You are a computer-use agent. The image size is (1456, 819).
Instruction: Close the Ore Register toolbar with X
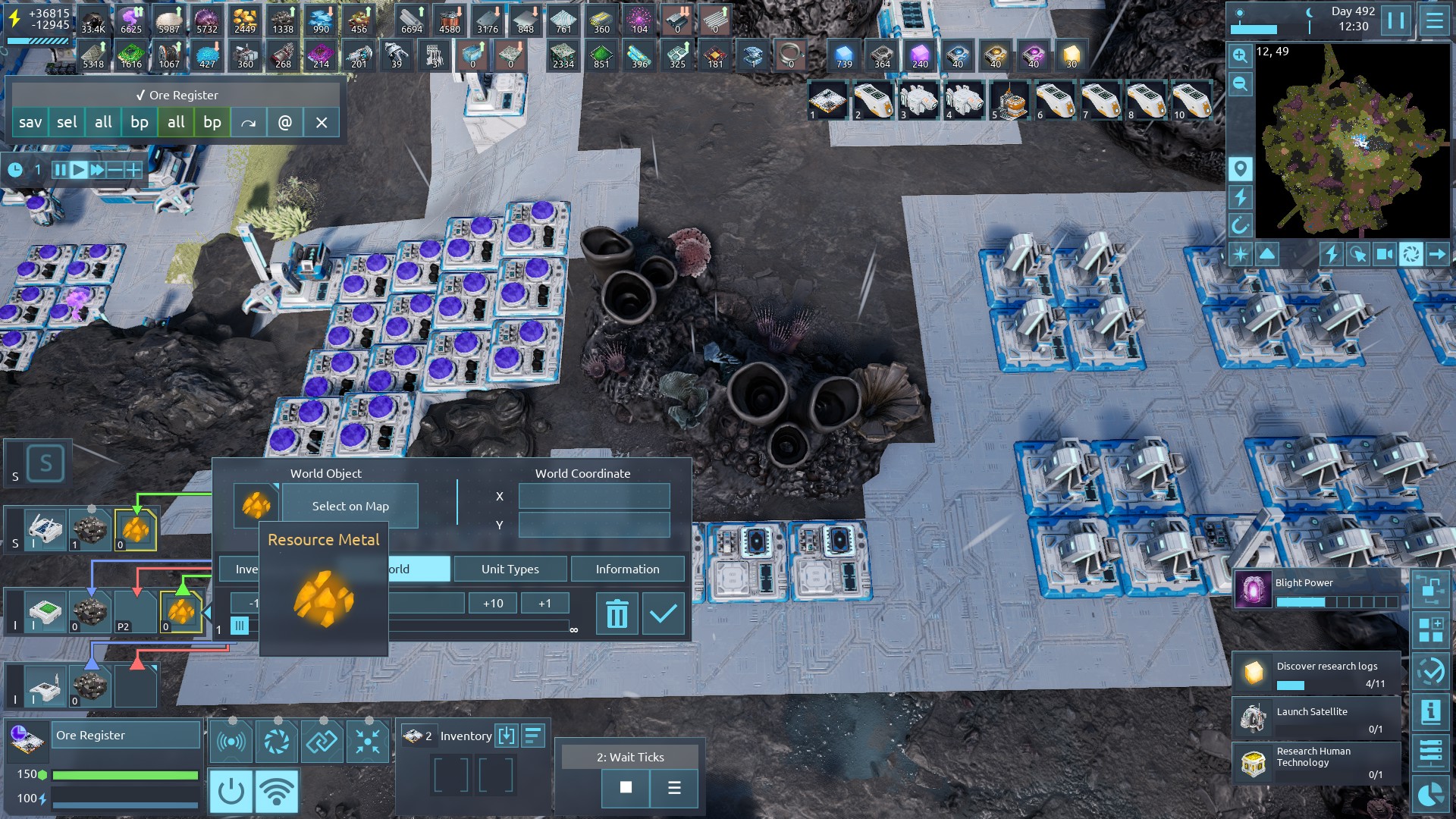322,122
